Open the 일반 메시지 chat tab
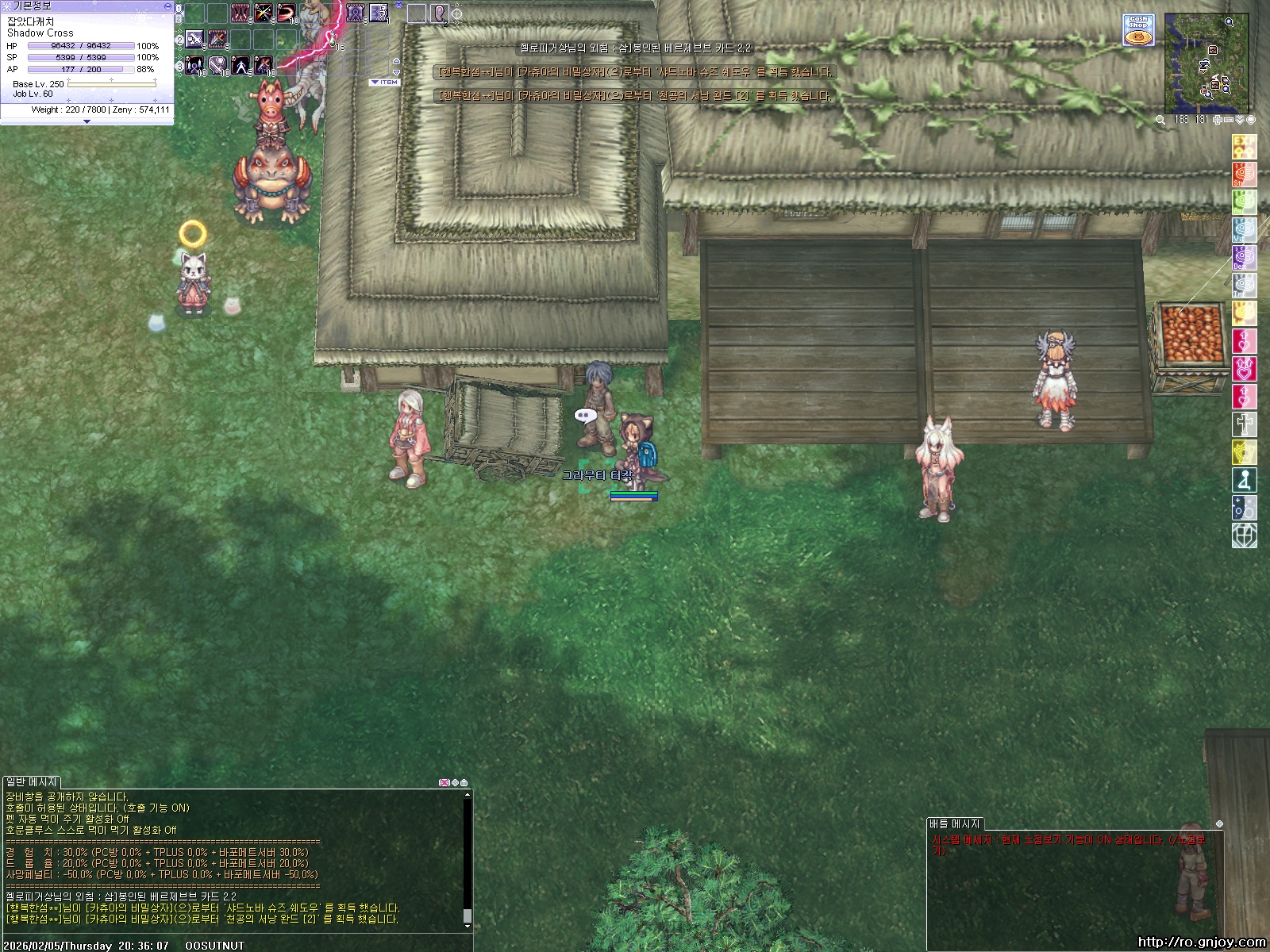The width and height of the screenshot is (1270, 952). coord(32,782)
